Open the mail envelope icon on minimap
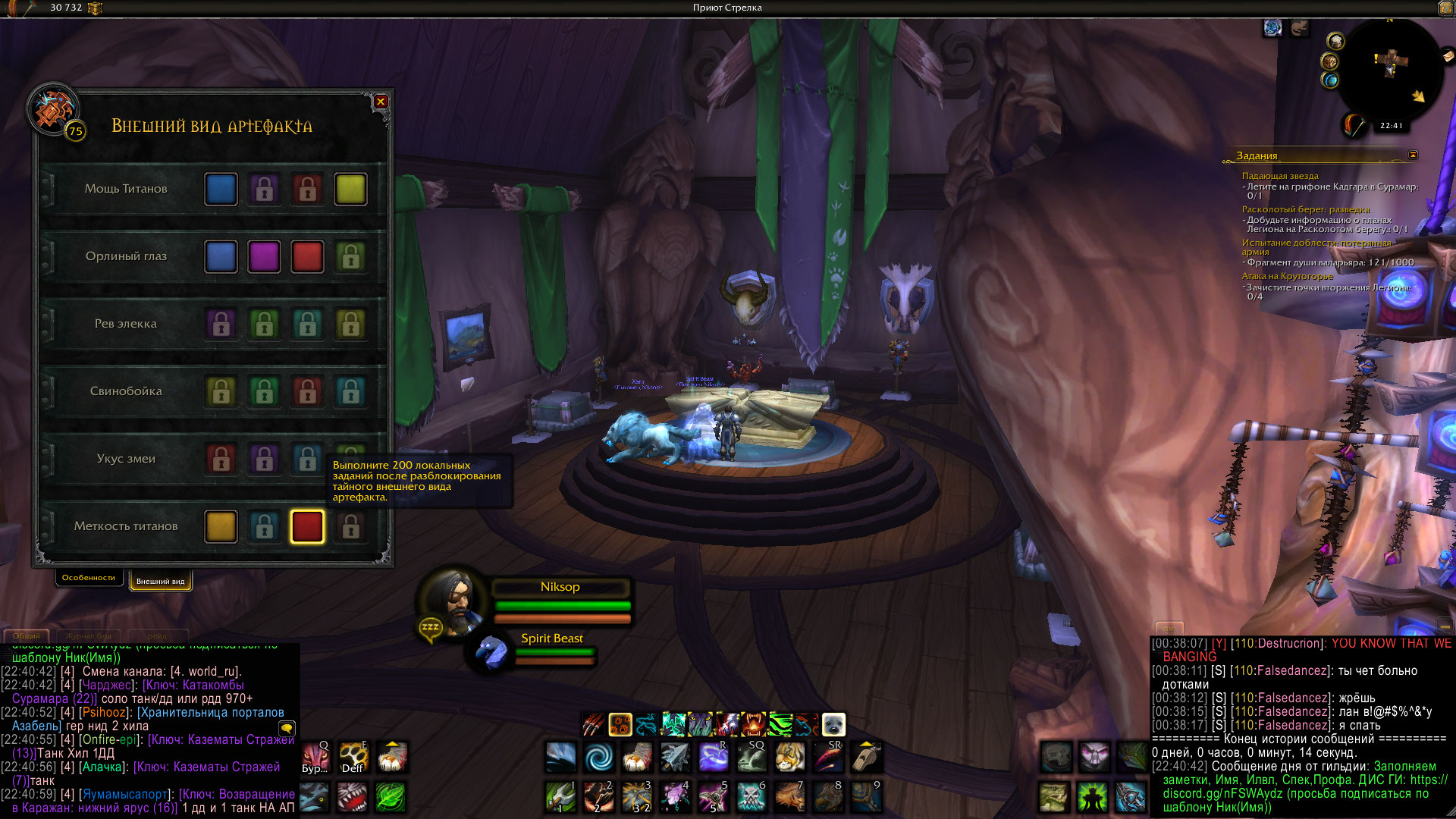This screenshot has height=819, width=1456. [1448, 55]
